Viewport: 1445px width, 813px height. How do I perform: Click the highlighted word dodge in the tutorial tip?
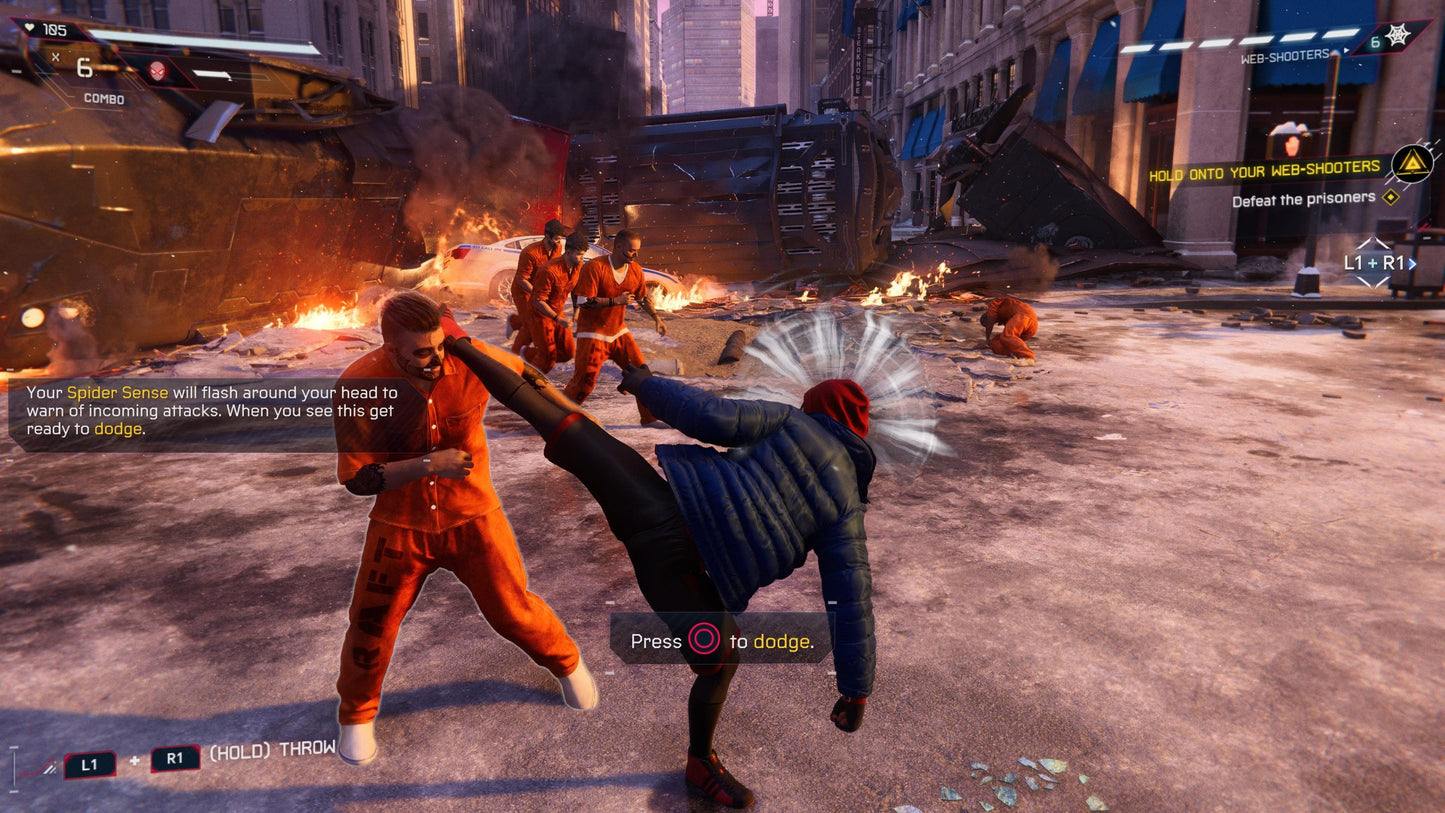coord(117,429)
